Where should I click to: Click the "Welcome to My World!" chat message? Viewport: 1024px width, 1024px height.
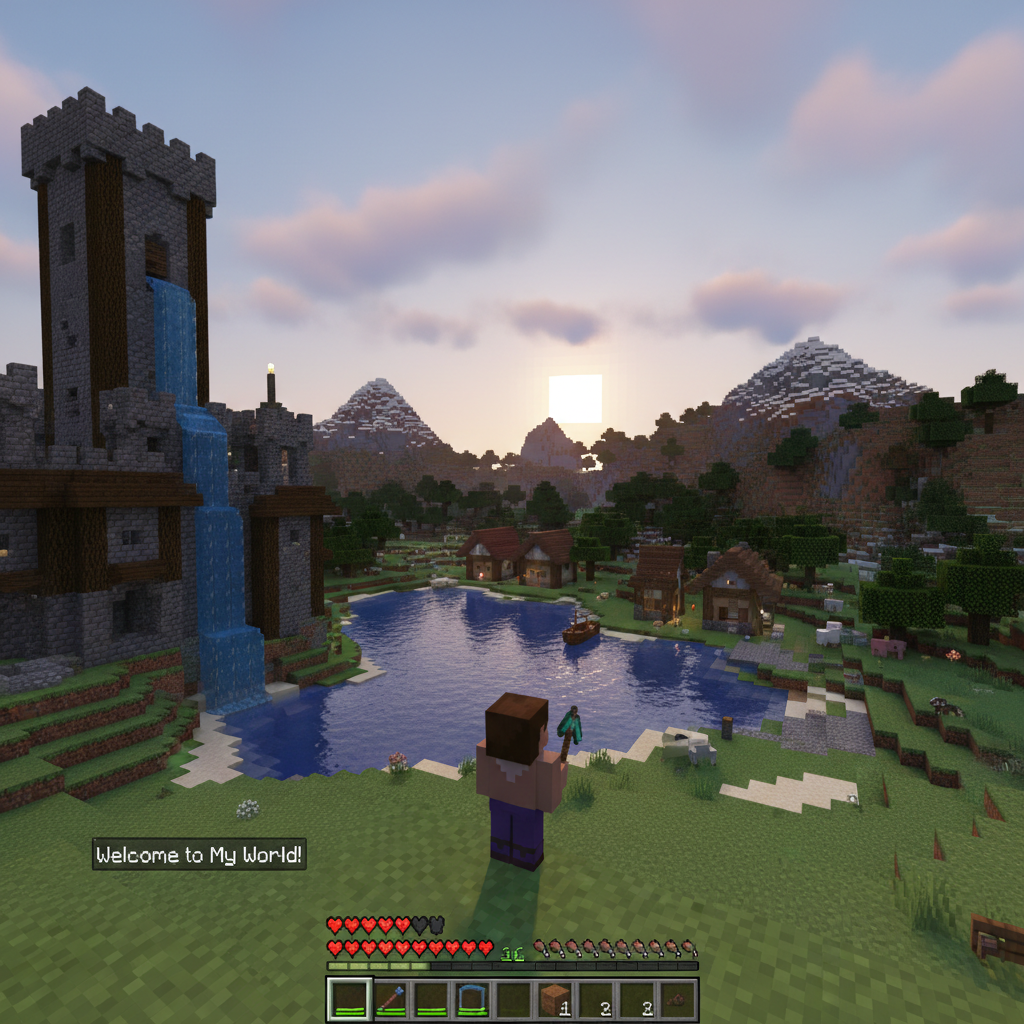click(x=199, y=855)
